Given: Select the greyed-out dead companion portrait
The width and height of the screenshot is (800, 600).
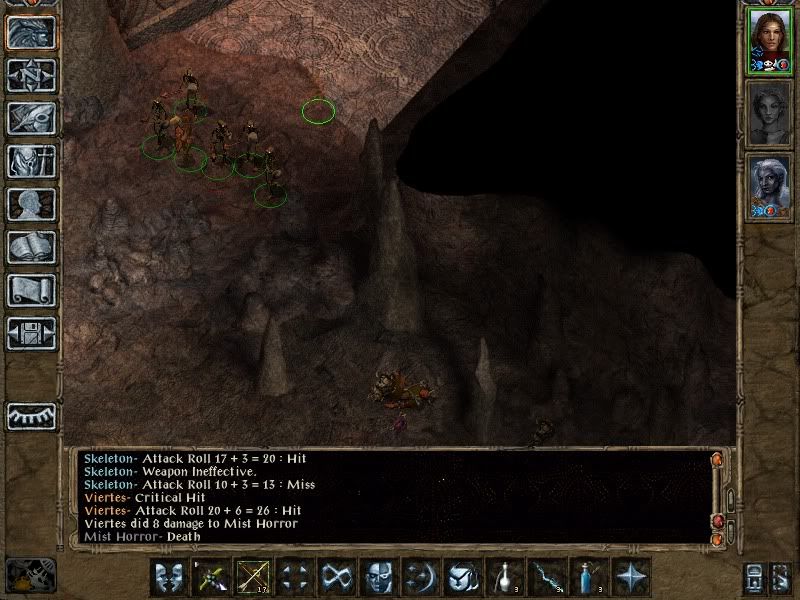Looking at the screenshot, I should tap(768, 114).
